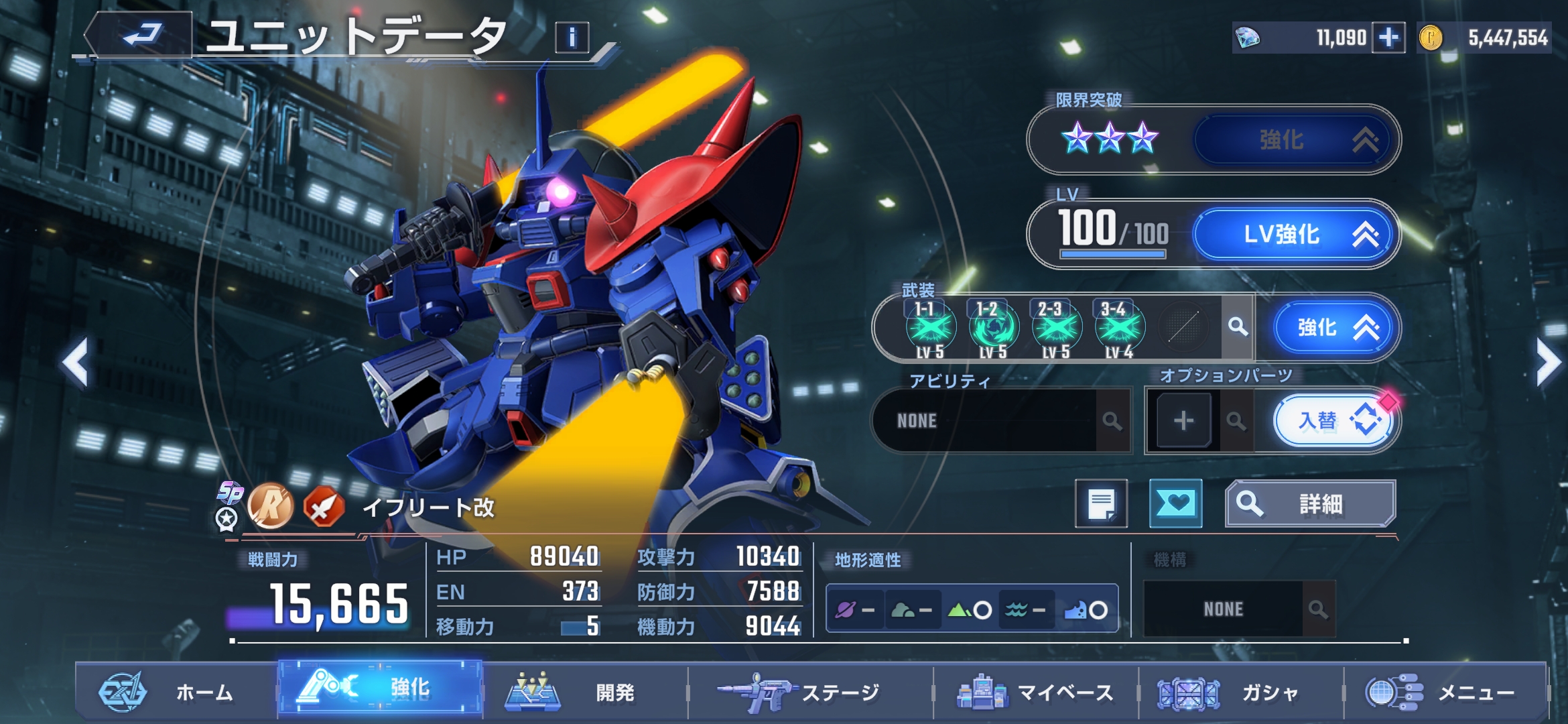This screenshot has width=1568, height=724.
Task: Open the info button beside ユニットデータ
Action: pyautogui.click(x=572, y=38)
